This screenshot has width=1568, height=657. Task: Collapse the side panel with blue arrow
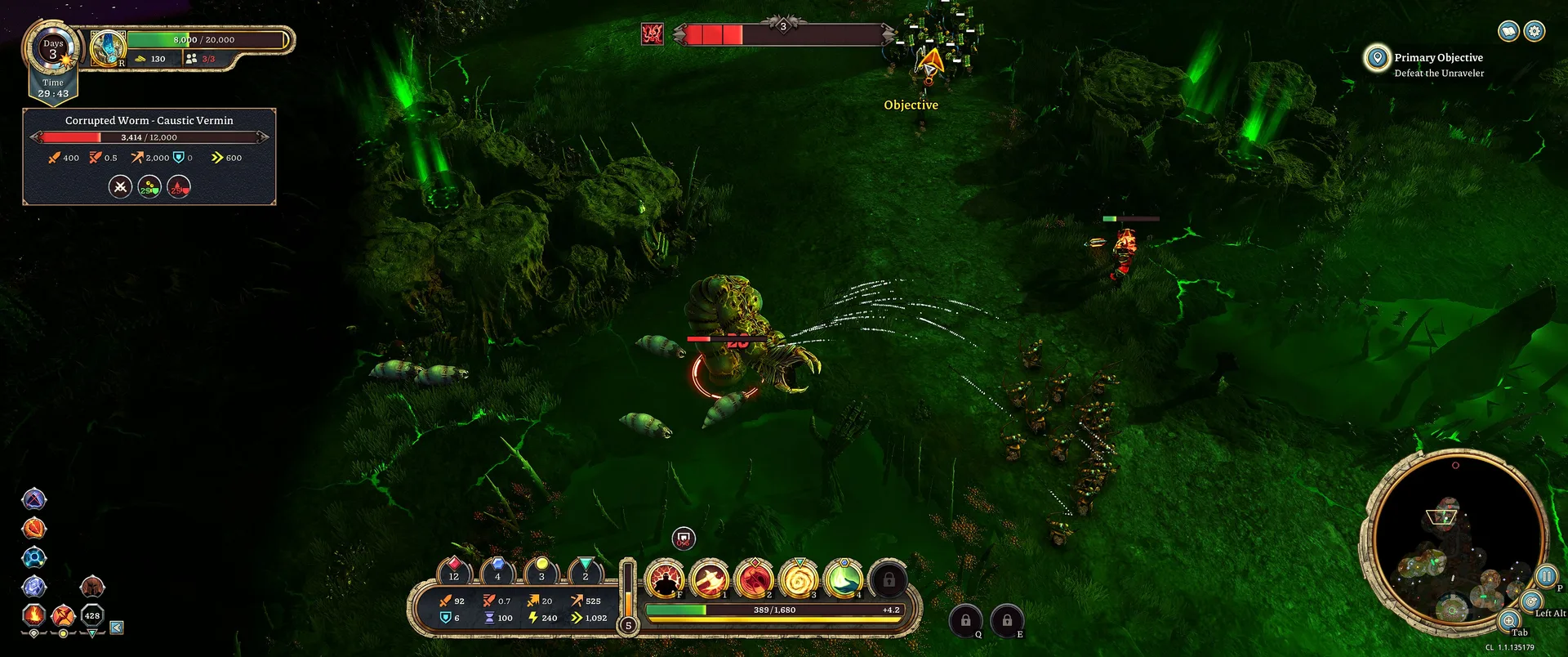point(117,628)
